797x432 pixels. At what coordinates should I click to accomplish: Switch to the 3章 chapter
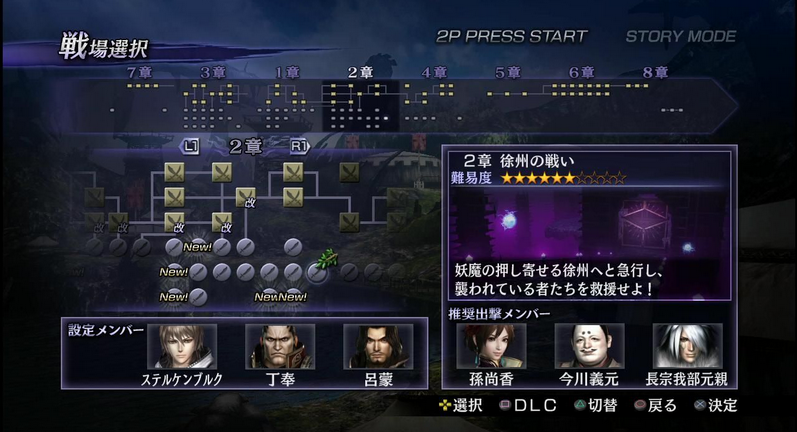coord(212,72)
